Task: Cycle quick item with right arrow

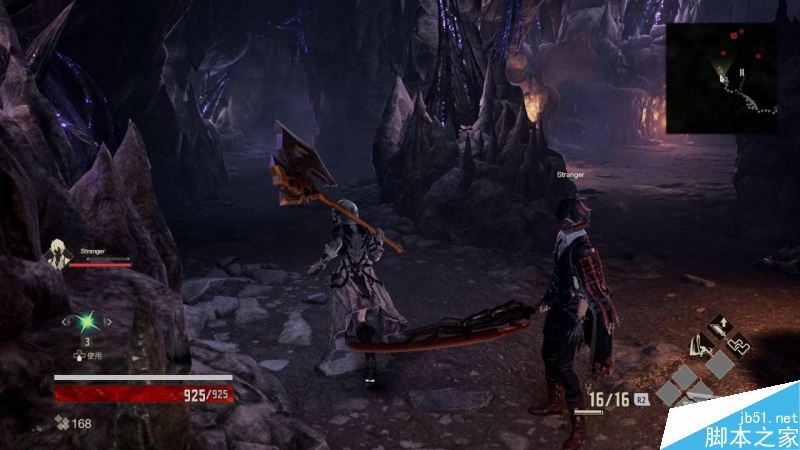Action: pos(108,321)
